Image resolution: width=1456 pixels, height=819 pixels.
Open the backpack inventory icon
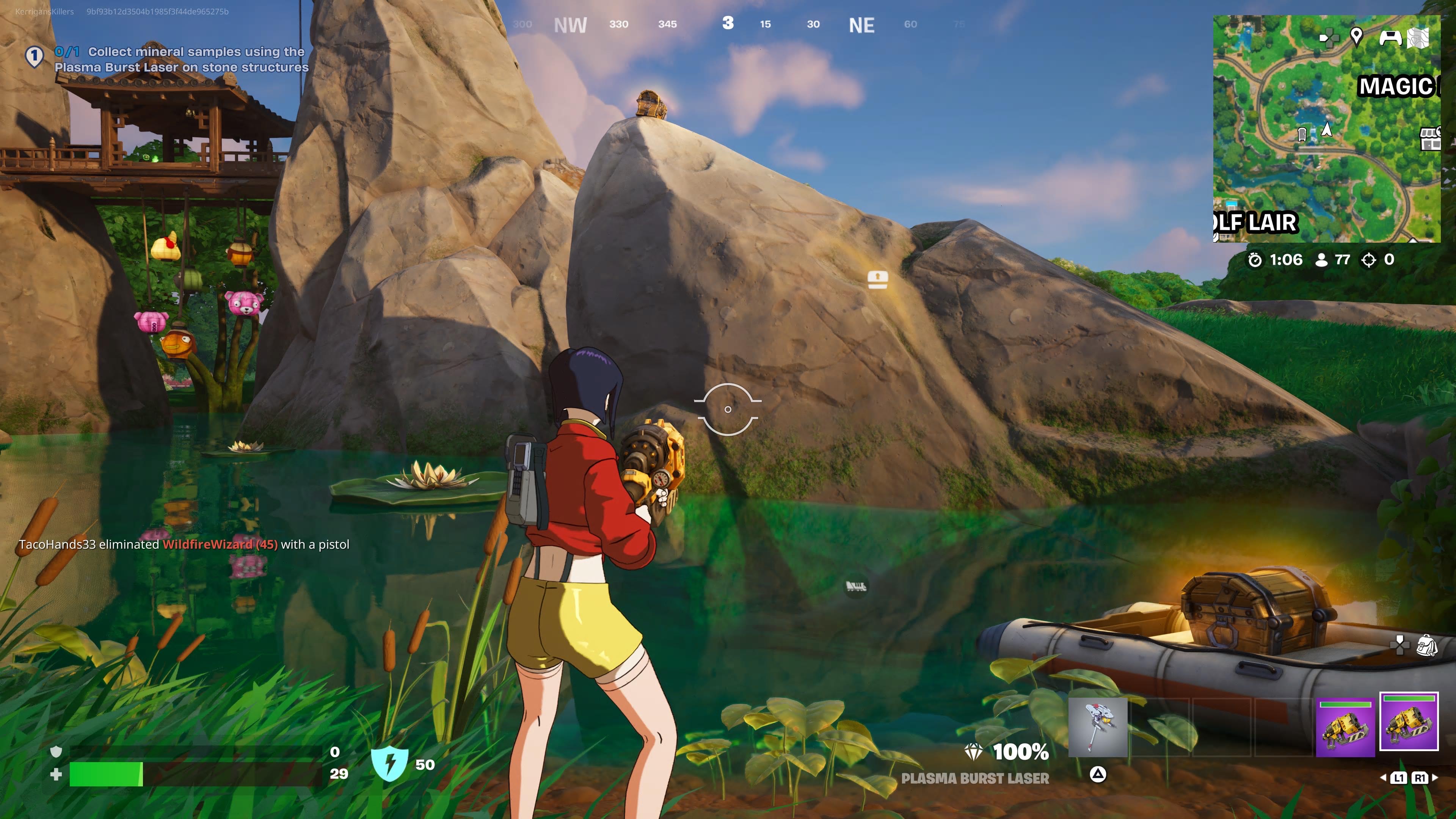pos(1426,645)
